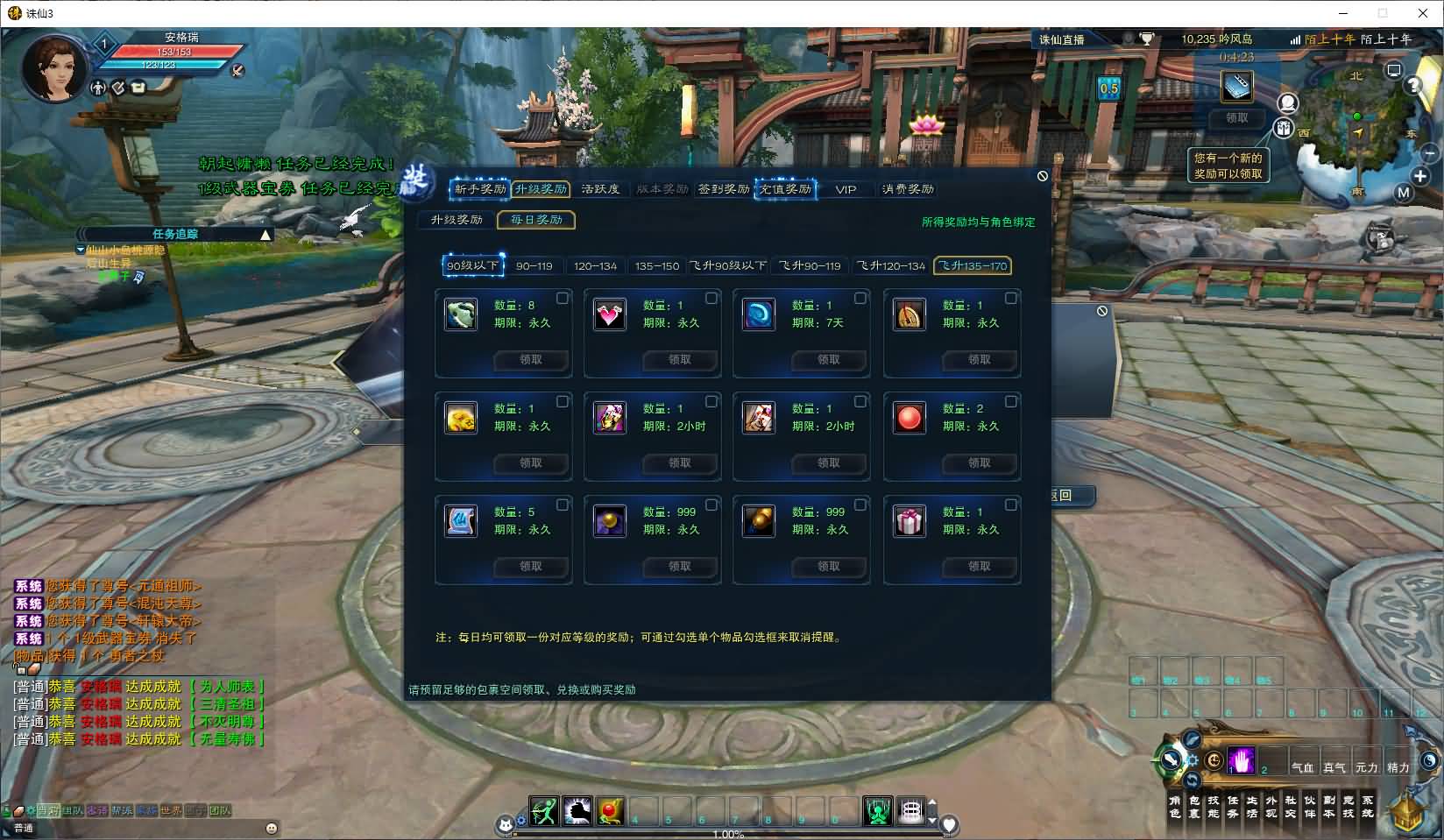Viewport: 1444px width, 840px height.
Task: Select the 90-119 level range tab
Action: click(x=534, y=266)
